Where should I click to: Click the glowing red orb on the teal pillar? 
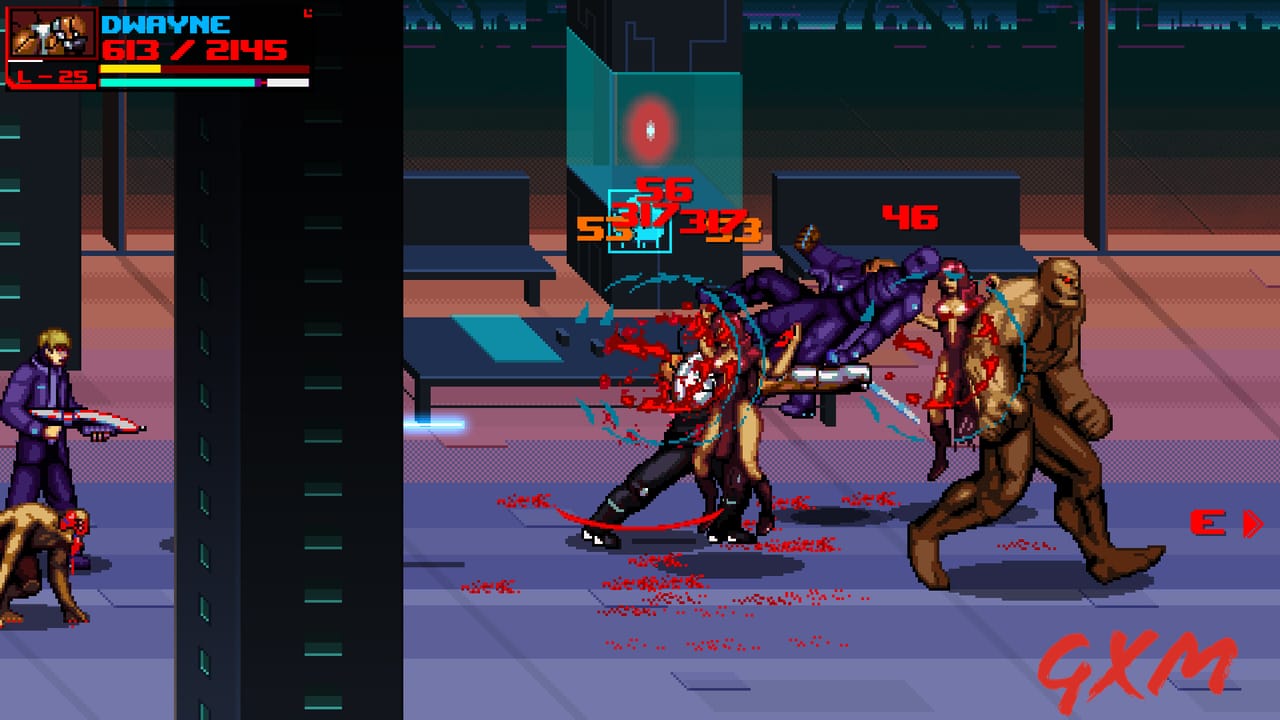(x=651, y=126)
